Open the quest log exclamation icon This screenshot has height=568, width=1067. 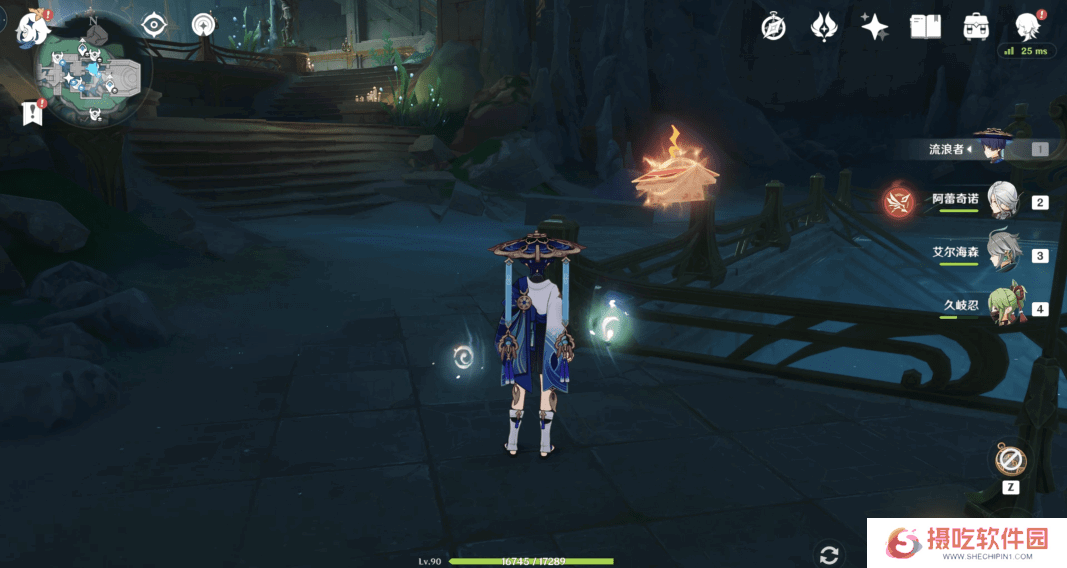pos(32,113)
